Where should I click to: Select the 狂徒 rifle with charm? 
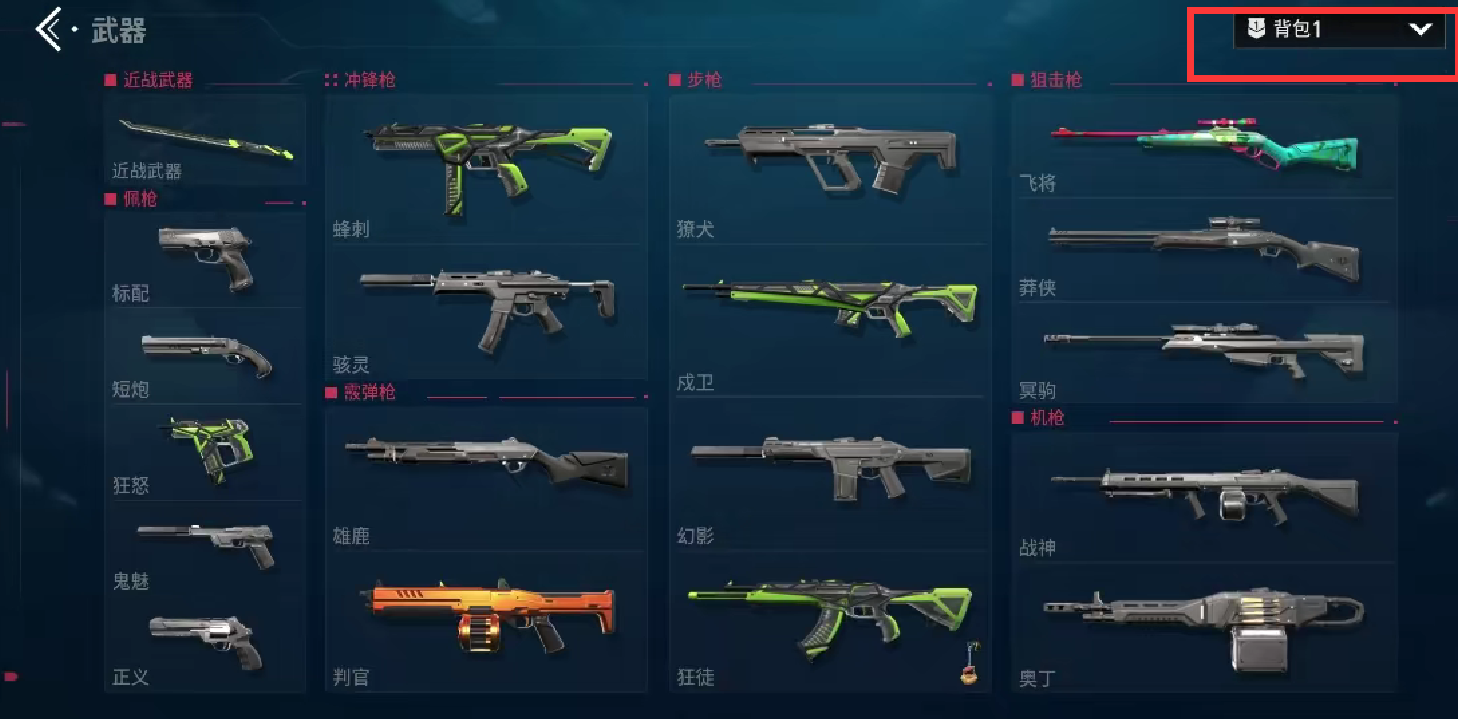click(830, 620)
